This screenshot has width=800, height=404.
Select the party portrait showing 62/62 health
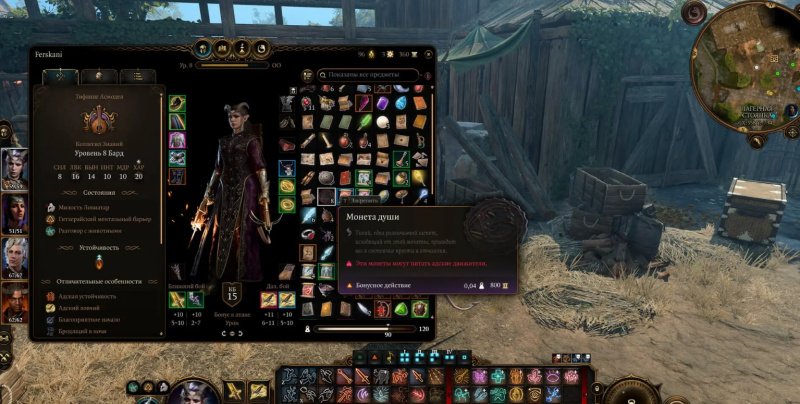click(15, 302)
